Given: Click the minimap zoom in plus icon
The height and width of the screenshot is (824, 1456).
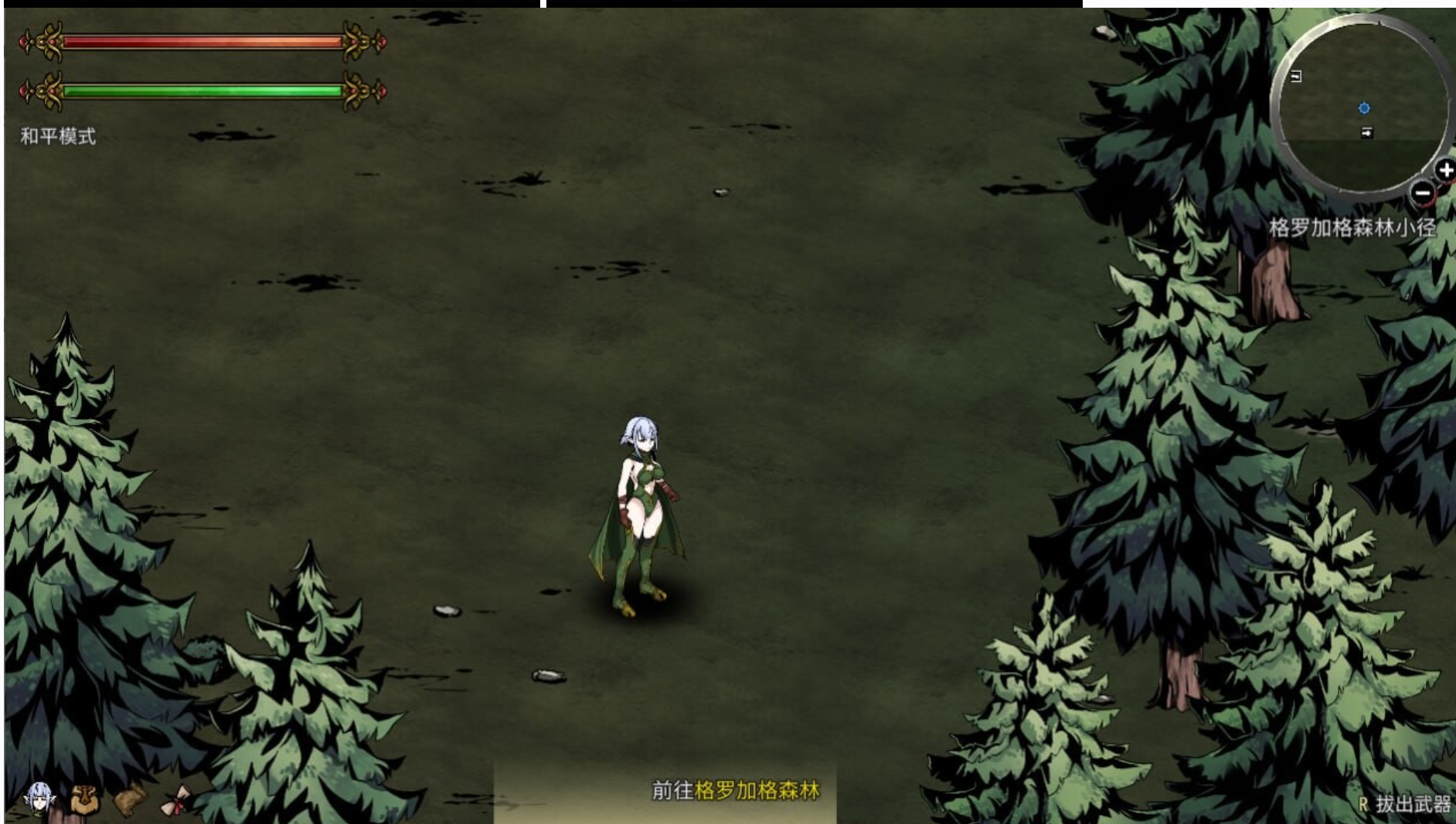Looking at the screenshot, I should (1447, 169).
